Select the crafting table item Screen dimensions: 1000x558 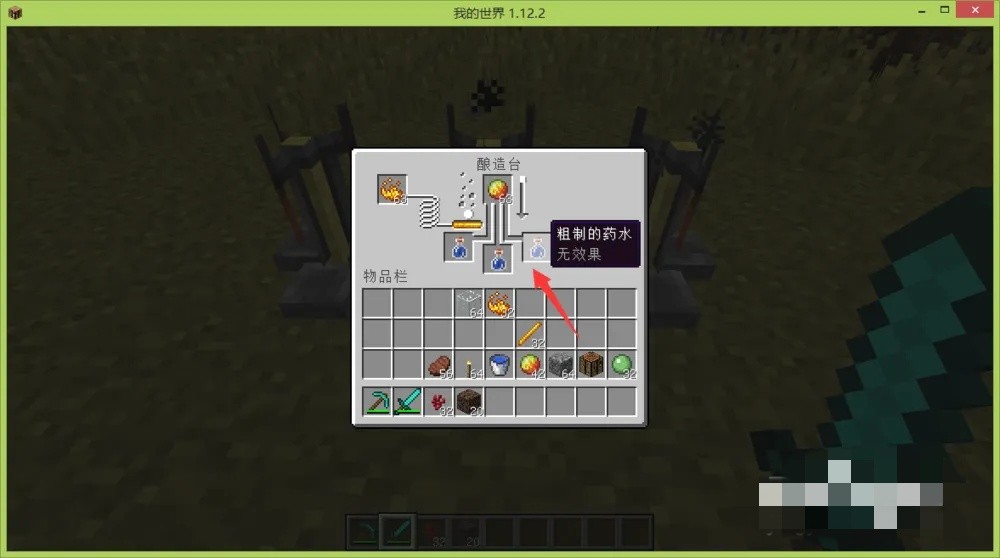tap(591, 364)
